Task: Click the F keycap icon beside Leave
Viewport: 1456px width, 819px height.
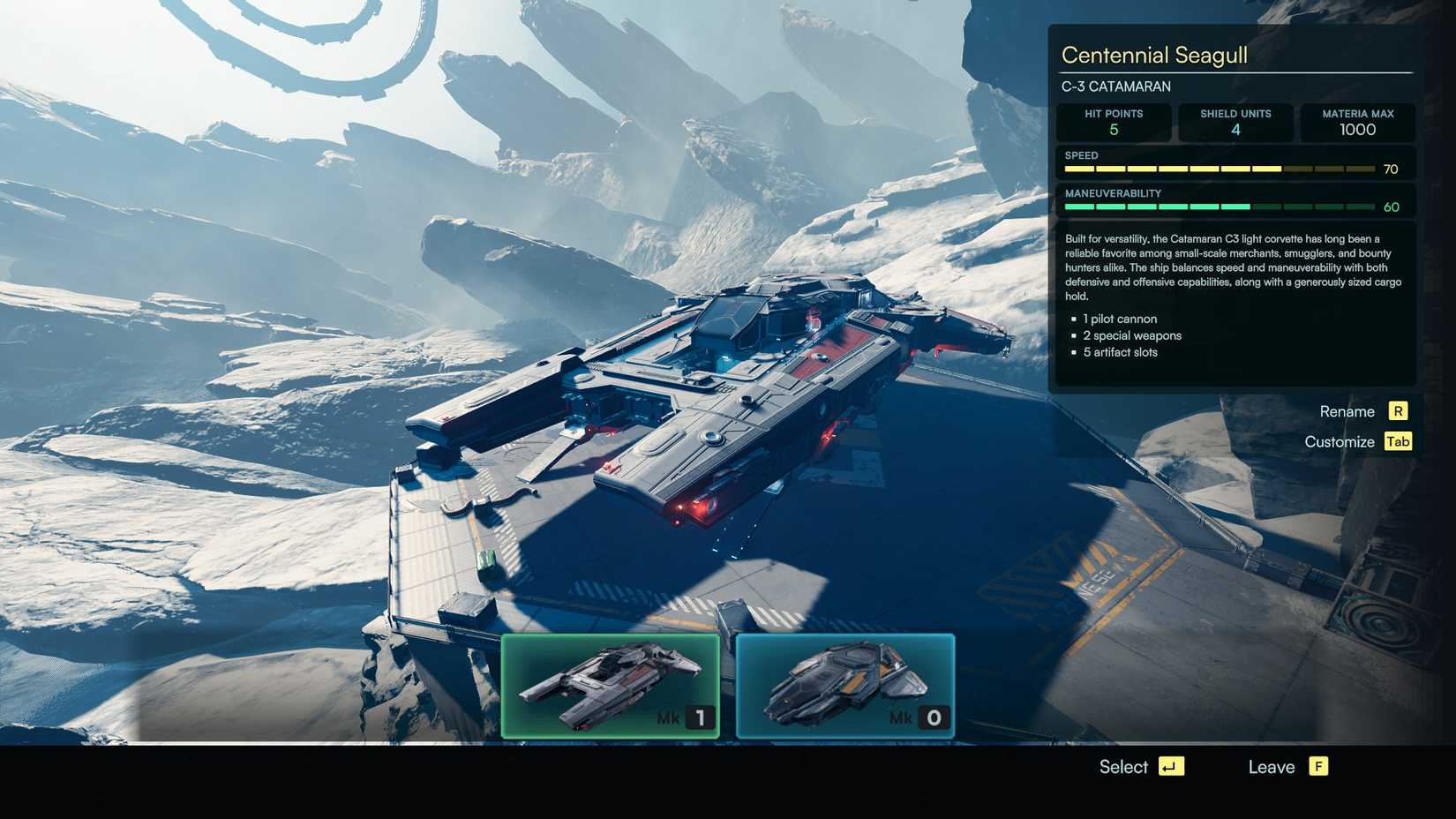Action: [x=1317, y=767]
